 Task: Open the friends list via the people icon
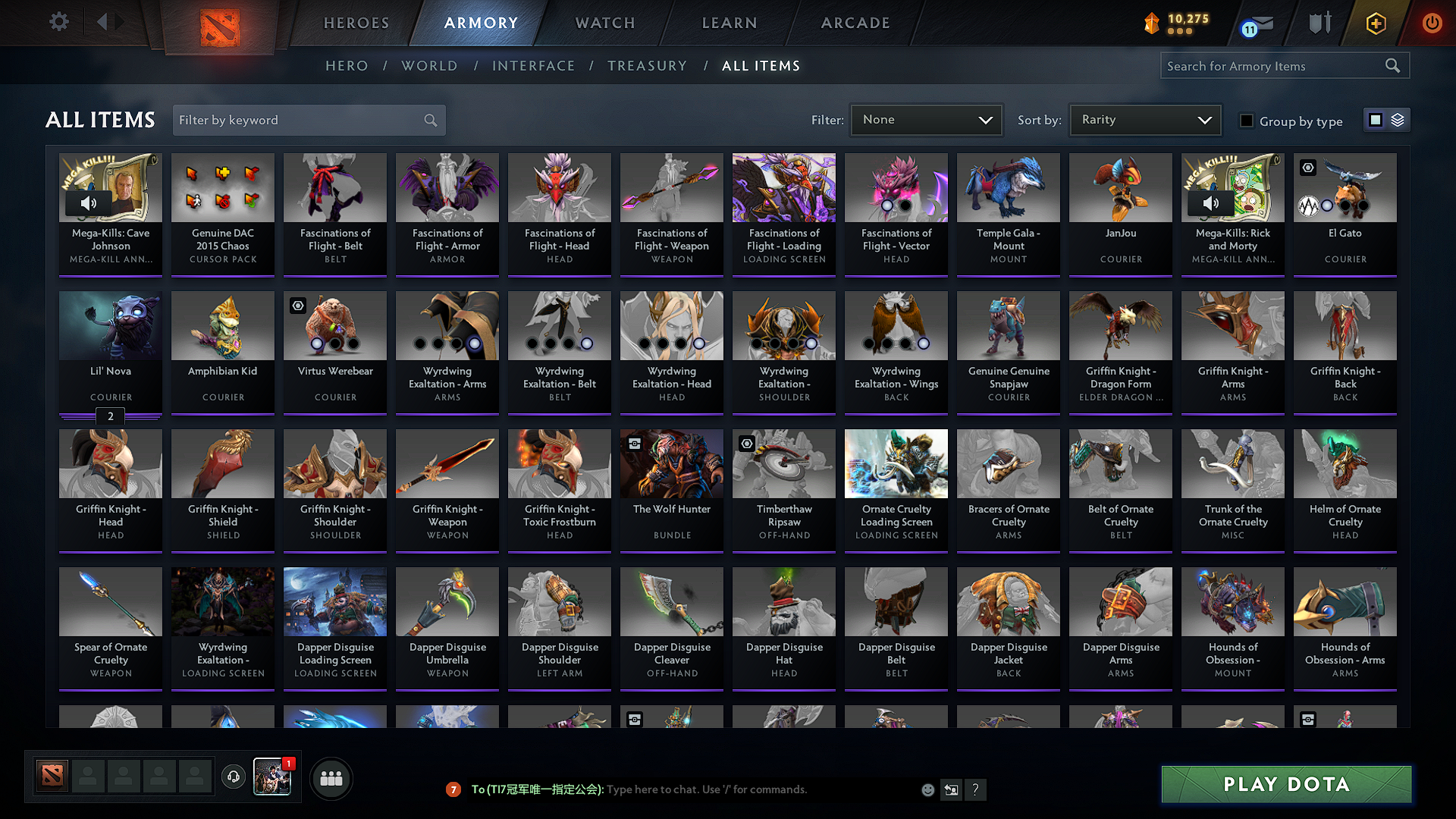(x=330, y=777)
